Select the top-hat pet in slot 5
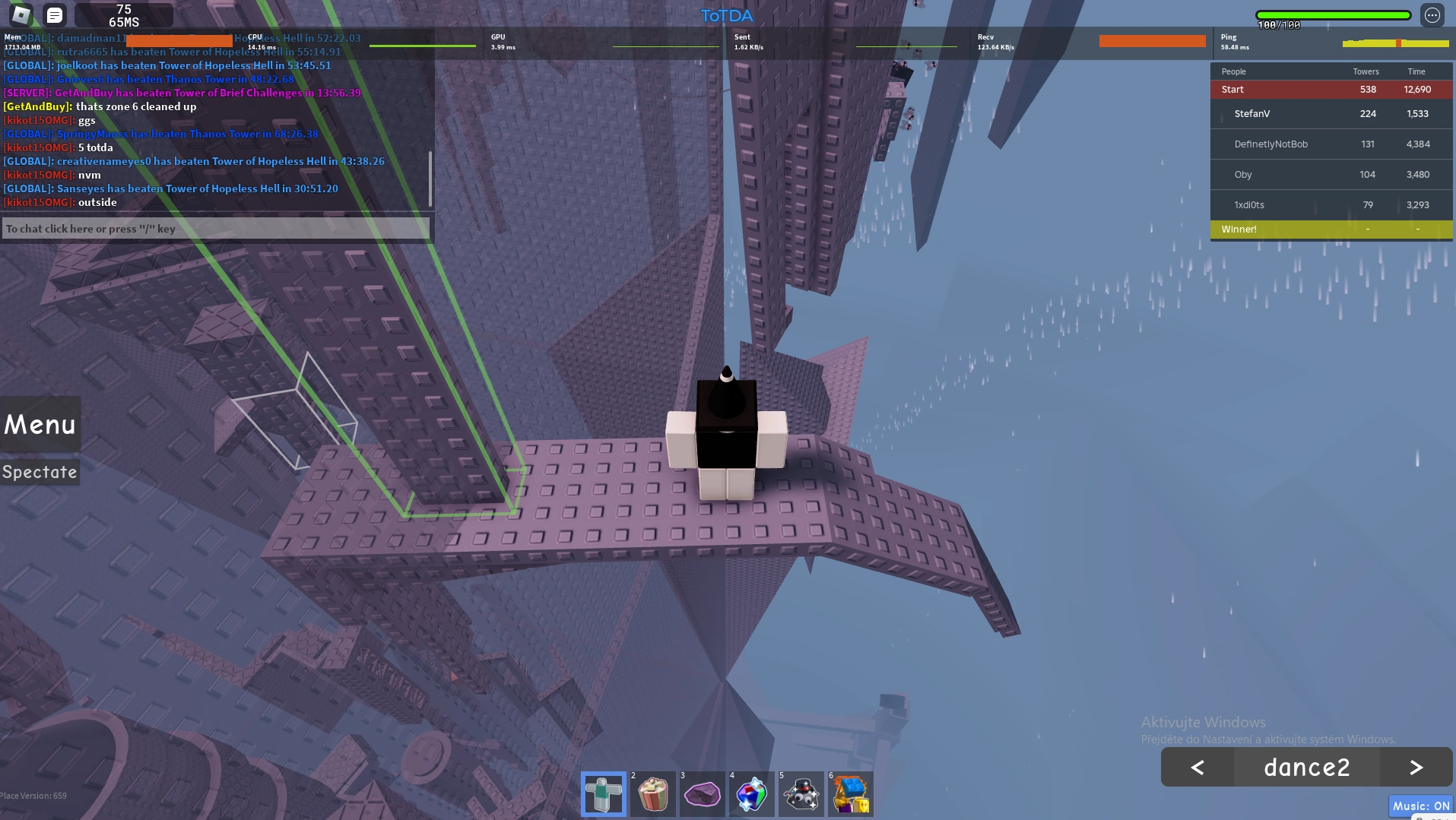The width and height of the screenshot is (1456, 820). [x=801, y=793]
